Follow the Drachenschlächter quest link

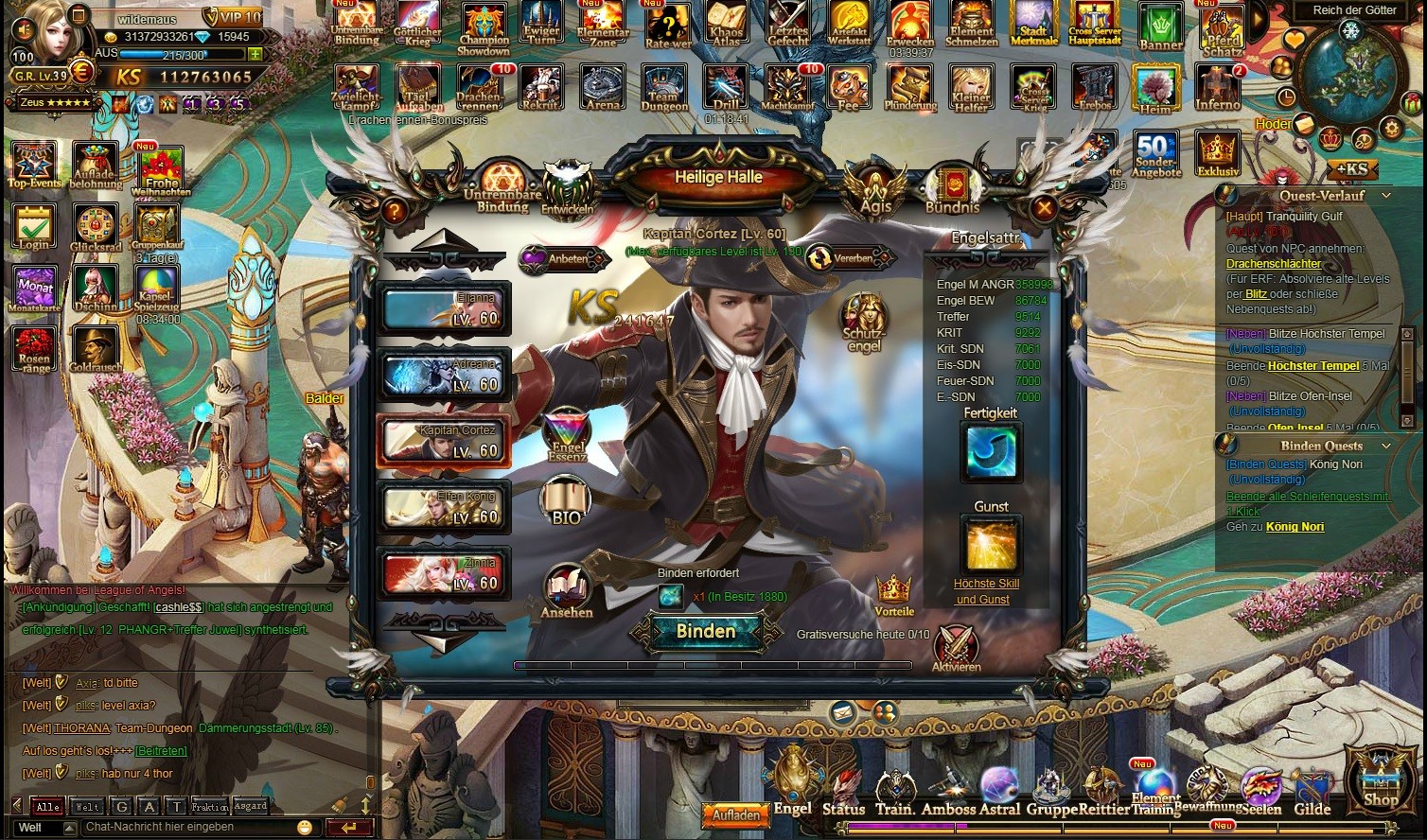coord(1274,264)
